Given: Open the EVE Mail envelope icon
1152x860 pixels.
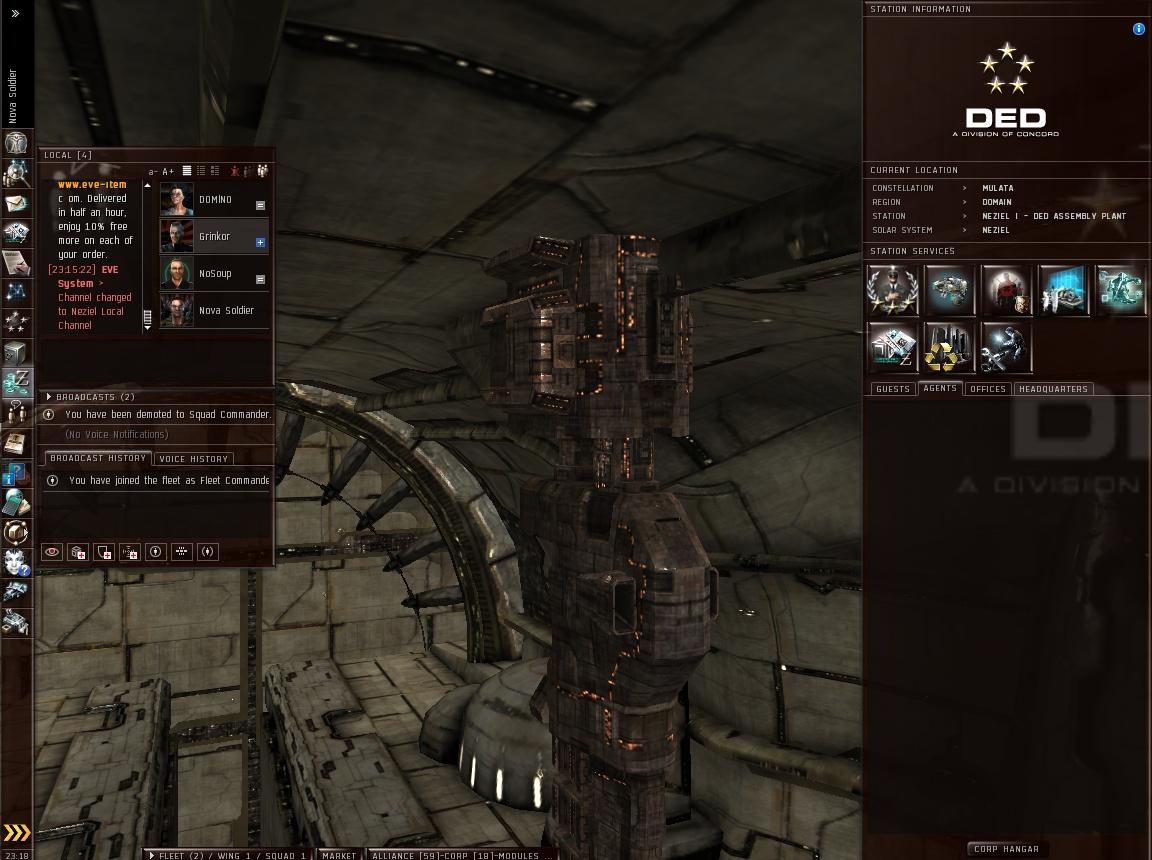Looking at the screenshot, I should click(16, 203).
